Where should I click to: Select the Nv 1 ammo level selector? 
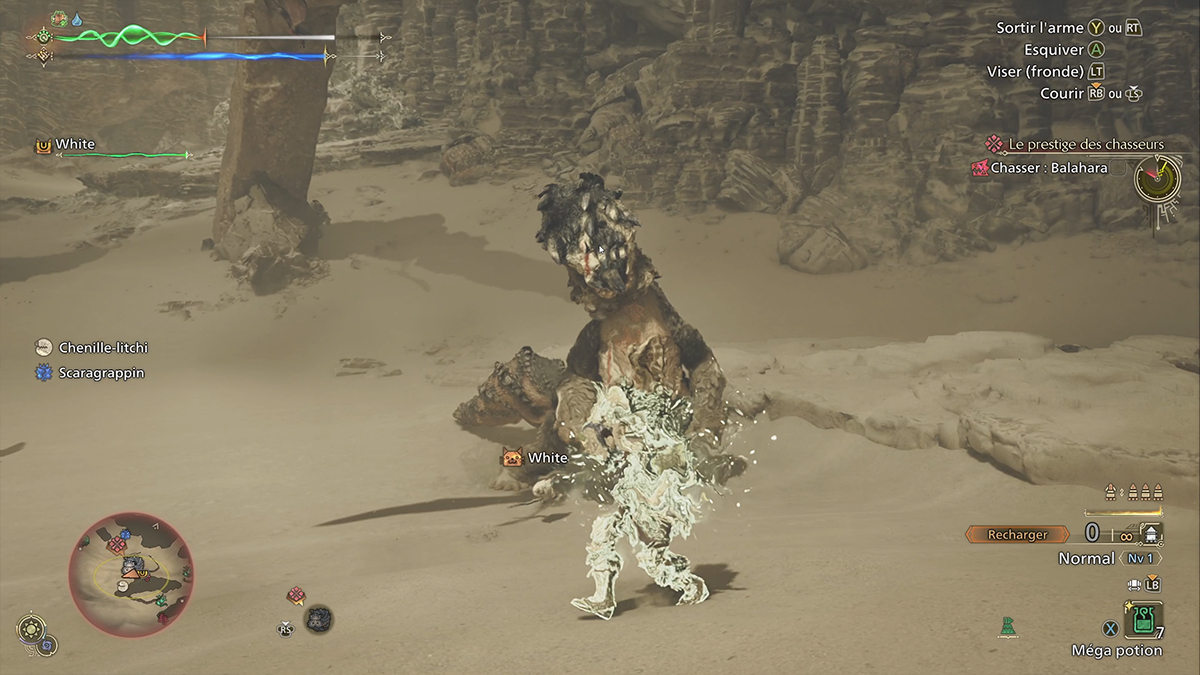tap(1140, 559)
